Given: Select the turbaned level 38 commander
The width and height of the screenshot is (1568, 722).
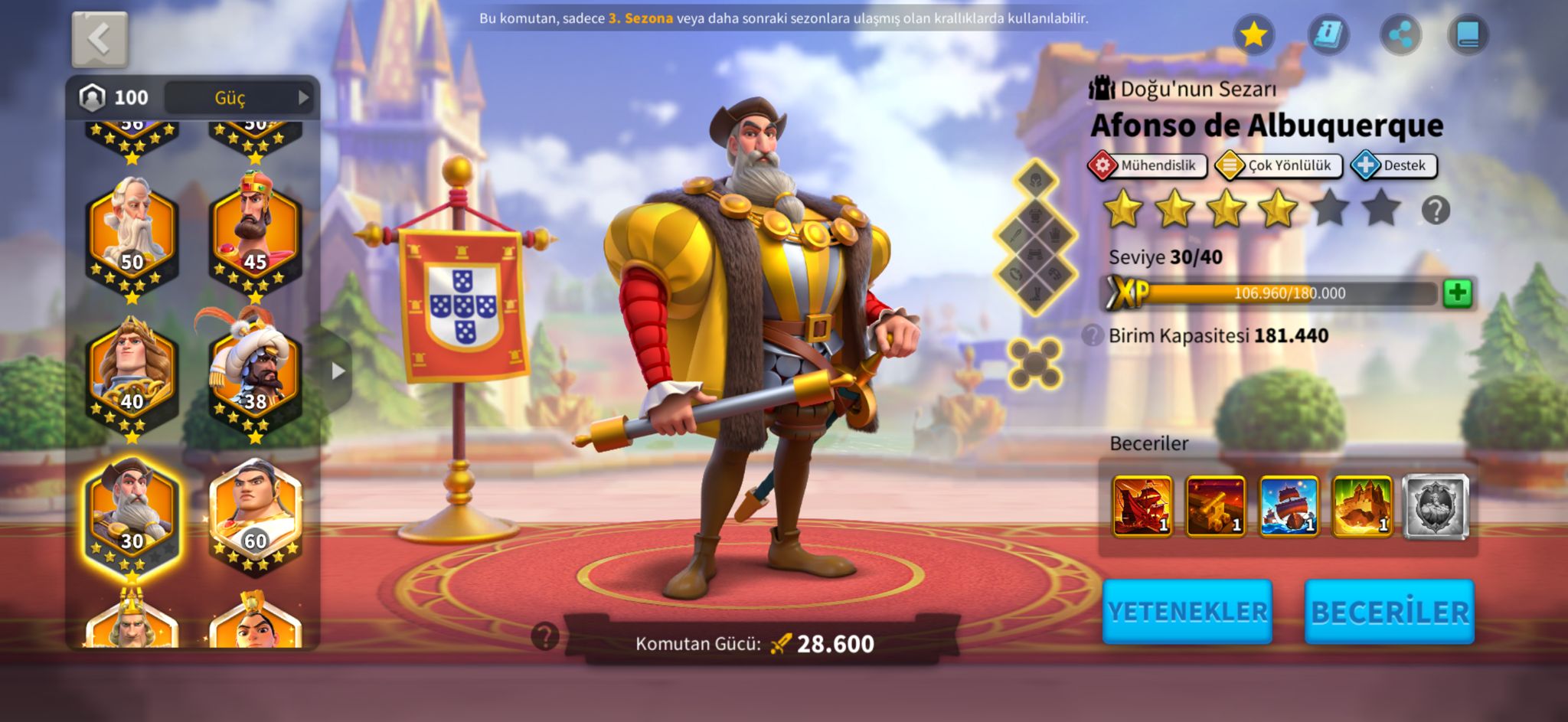Looking at the screenshot, I should click(x=255, y=375).
